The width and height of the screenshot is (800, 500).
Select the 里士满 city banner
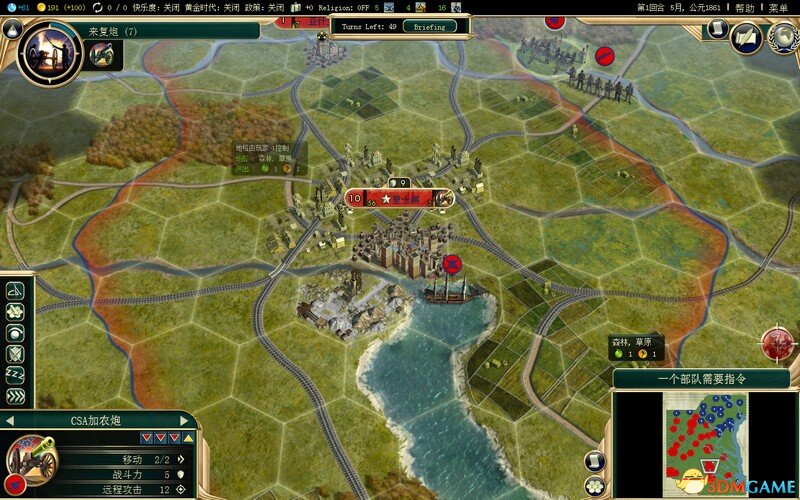[x=400, y=198]
